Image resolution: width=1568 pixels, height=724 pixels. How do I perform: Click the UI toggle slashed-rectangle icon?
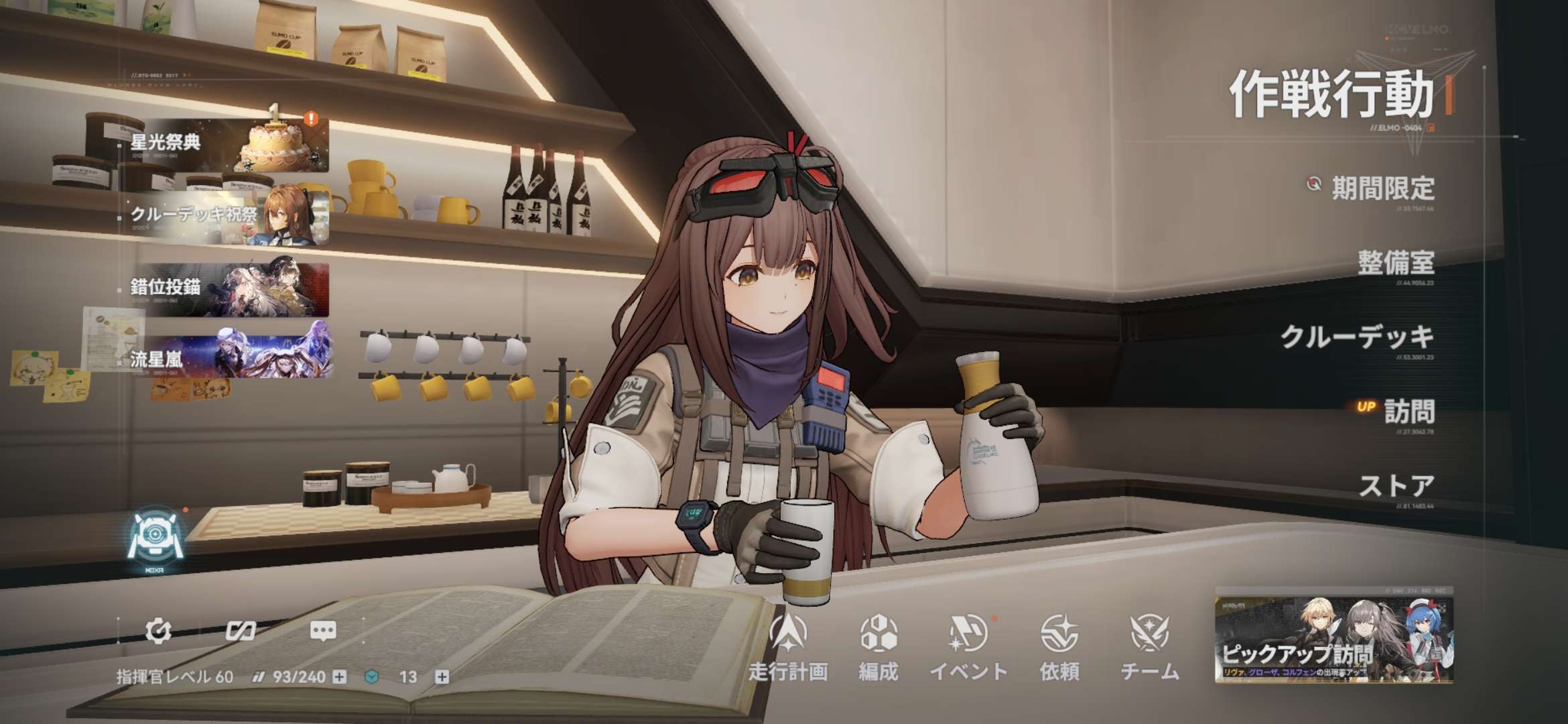click(240, 631)
